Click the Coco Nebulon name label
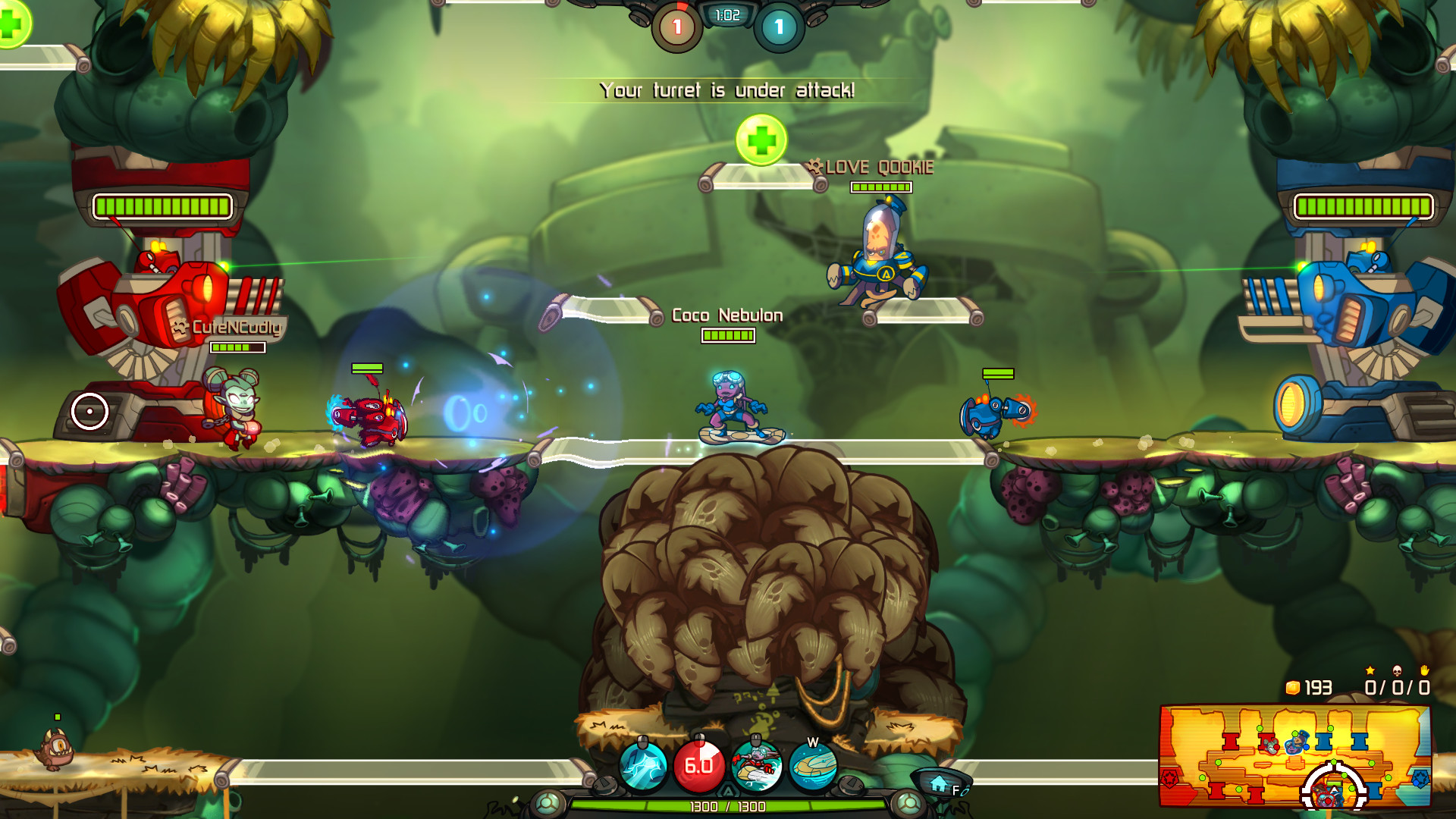1456x819 pixels. coord(726,315)
